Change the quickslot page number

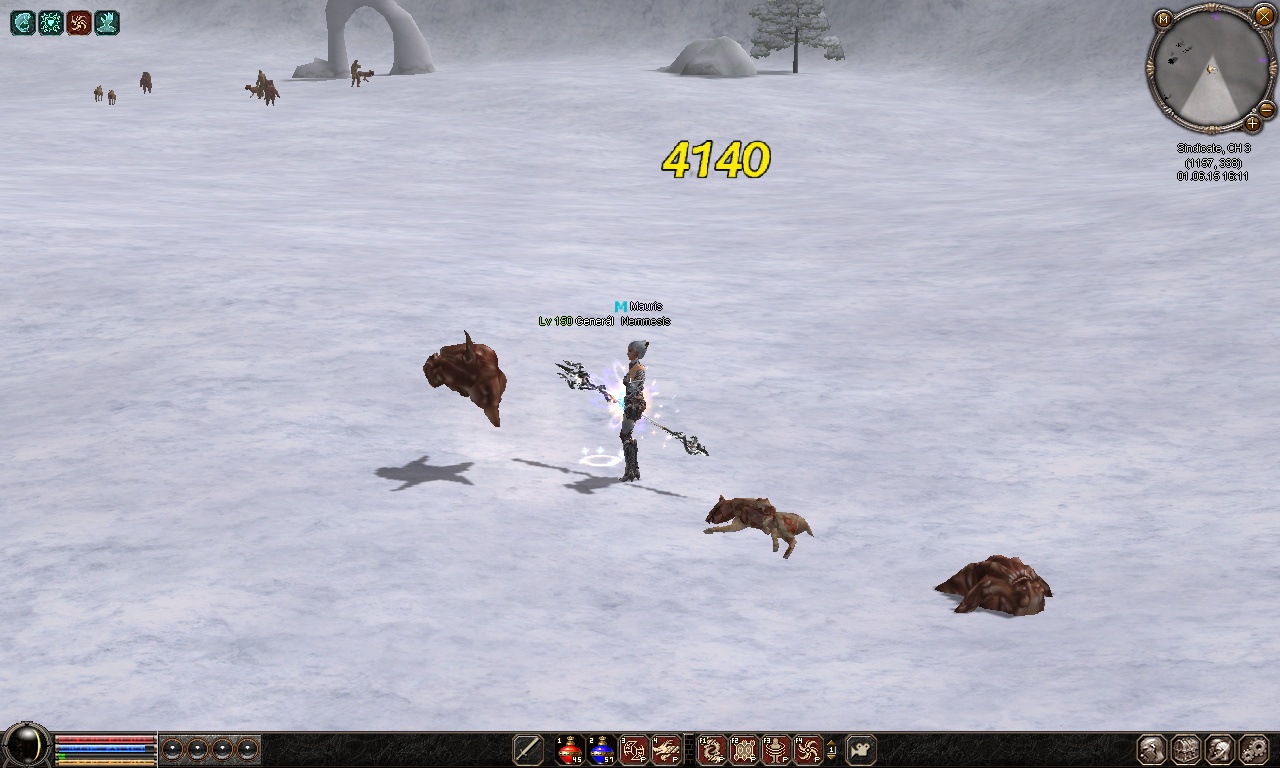[832, 749]
